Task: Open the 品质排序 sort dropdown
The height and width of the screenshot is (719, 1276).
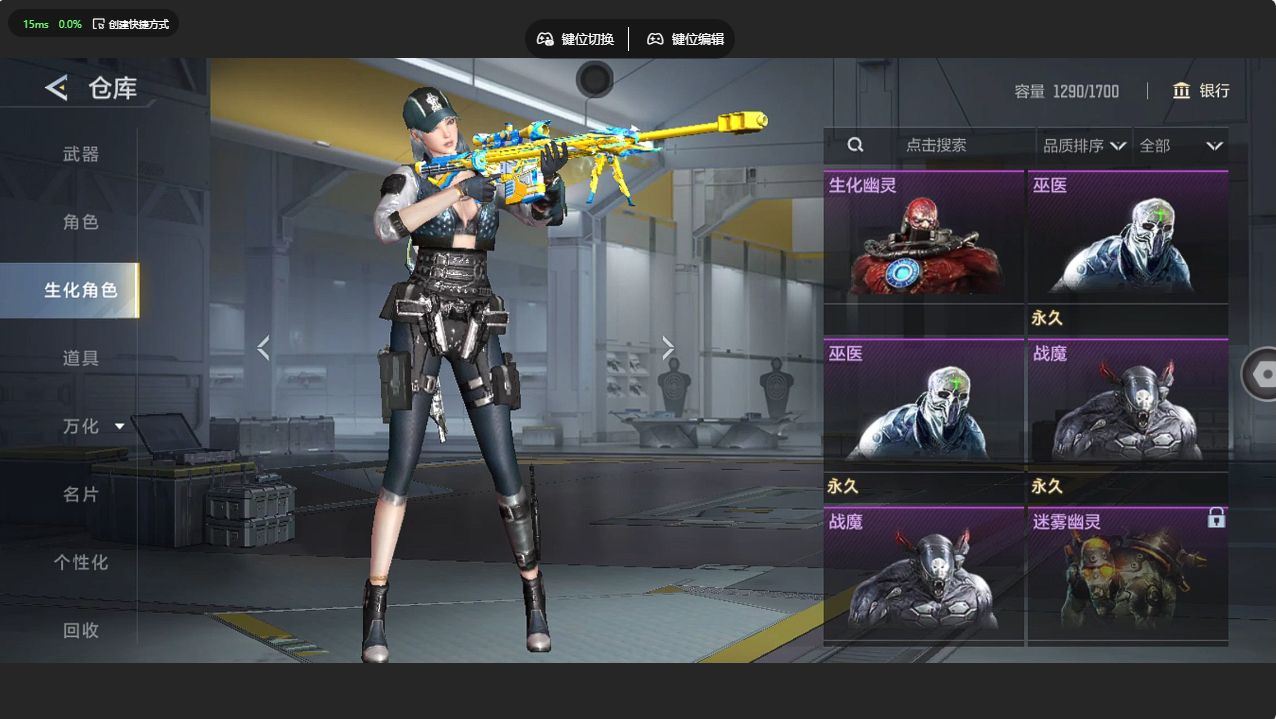Action: click(1084, 146)
